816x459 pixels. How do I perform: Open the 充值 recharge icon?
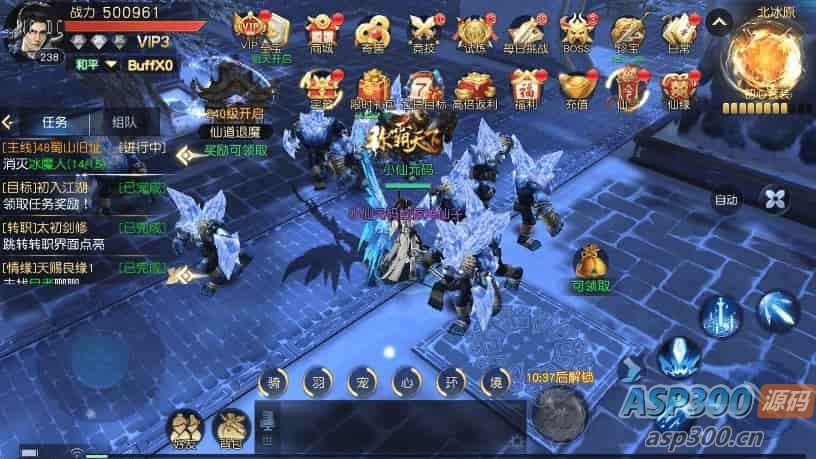578,86
